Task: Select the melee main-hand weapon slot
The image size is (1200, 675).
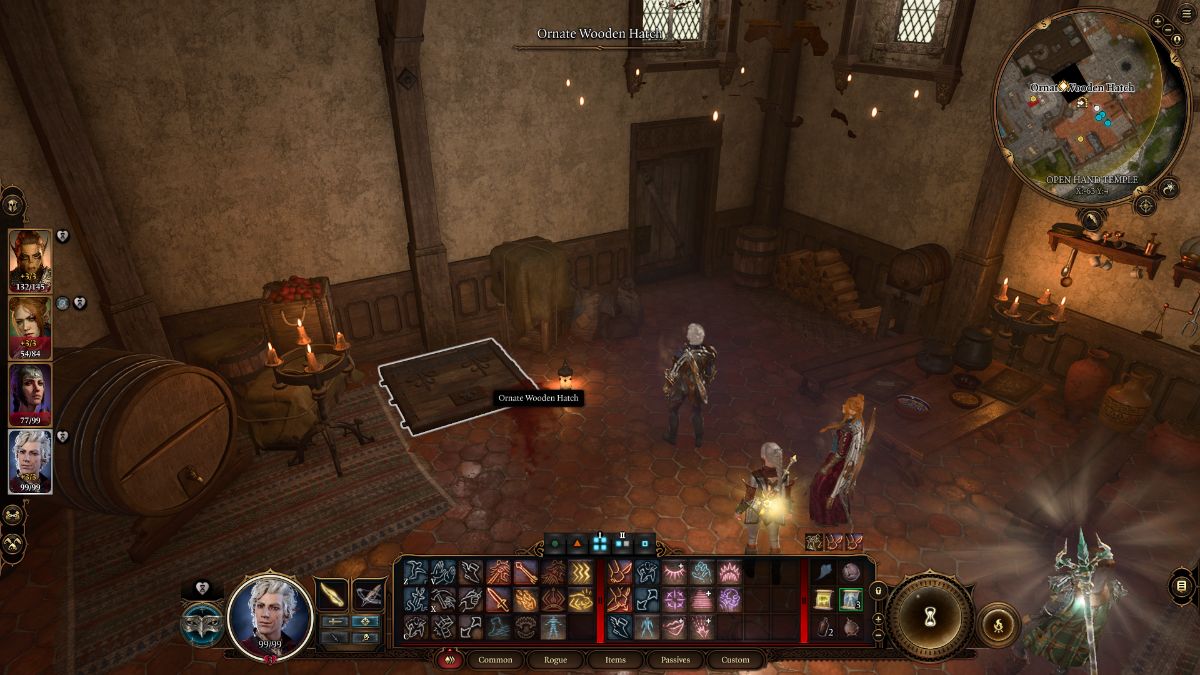Action: click(332, 594)
